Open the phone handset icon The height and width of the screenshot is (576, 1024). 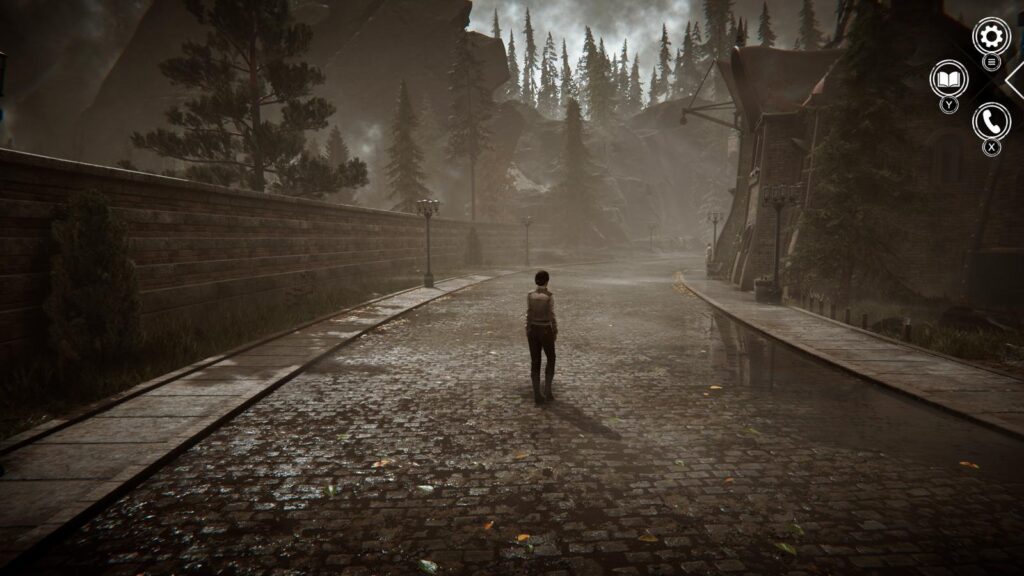tap(991, 122)
